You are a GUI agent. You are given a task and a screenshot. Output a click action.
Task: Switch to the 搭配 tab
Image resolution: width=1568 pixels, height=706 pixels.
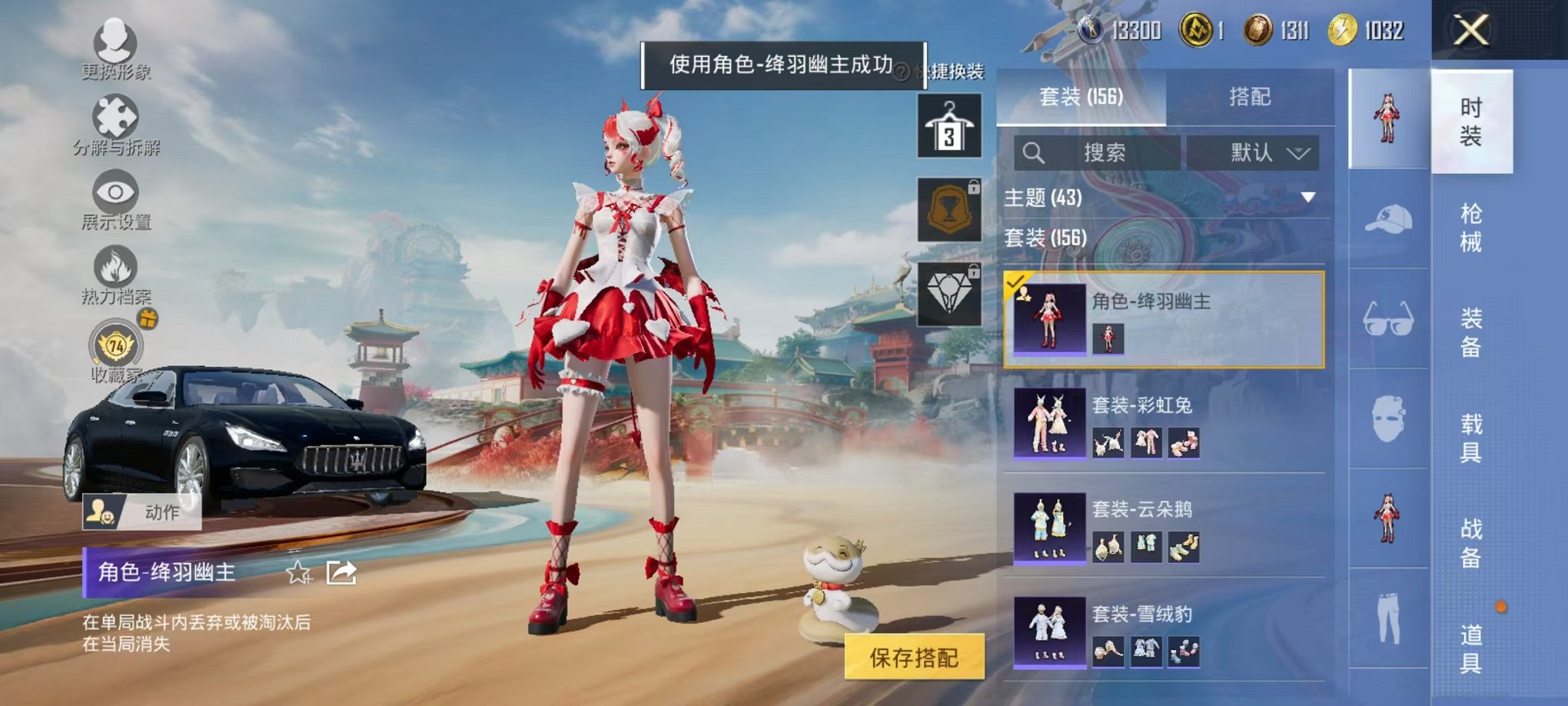pos(1249,97)
